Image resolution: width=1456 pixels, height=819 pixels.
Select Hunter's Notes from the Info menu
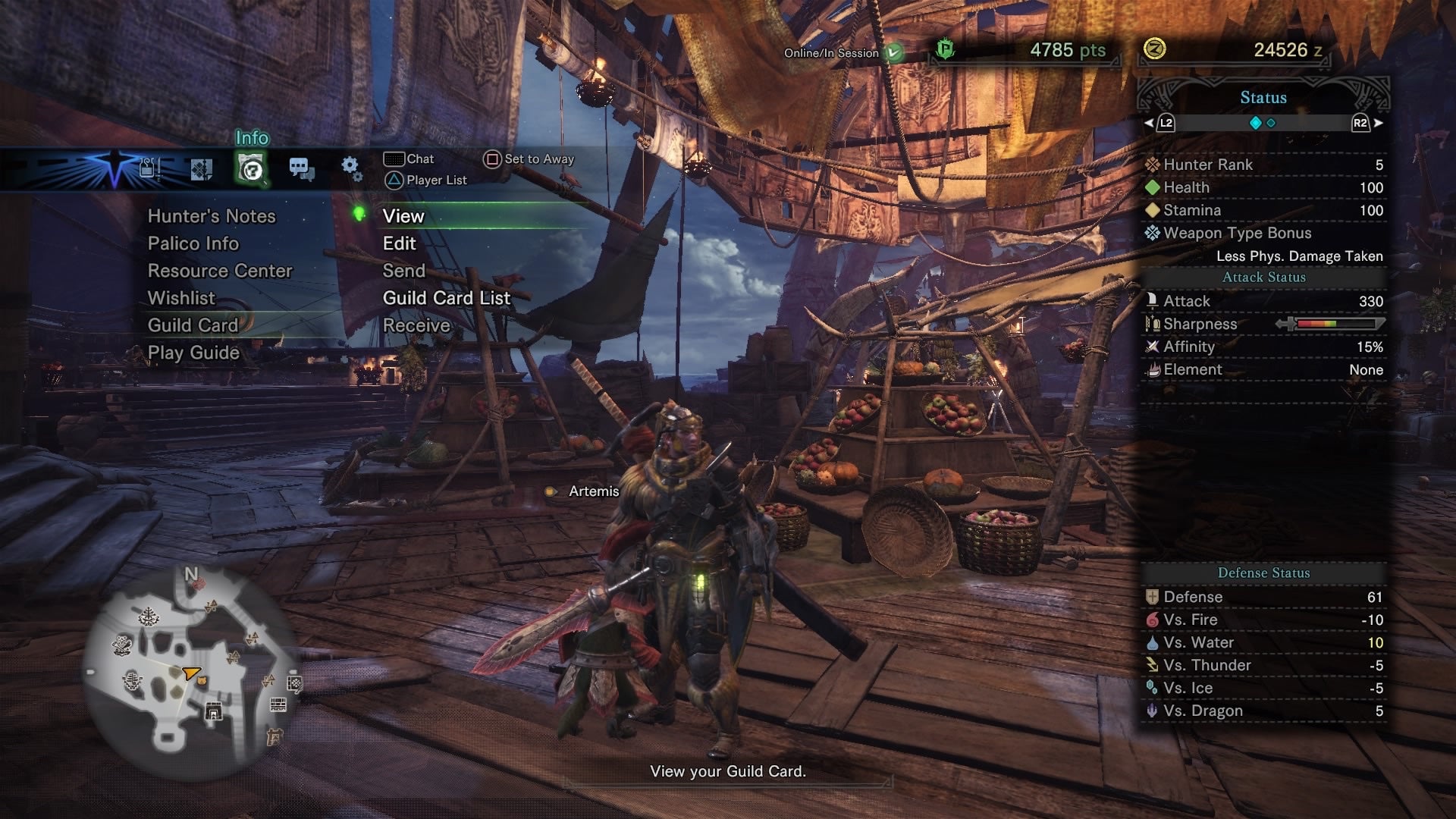[213, 216]
